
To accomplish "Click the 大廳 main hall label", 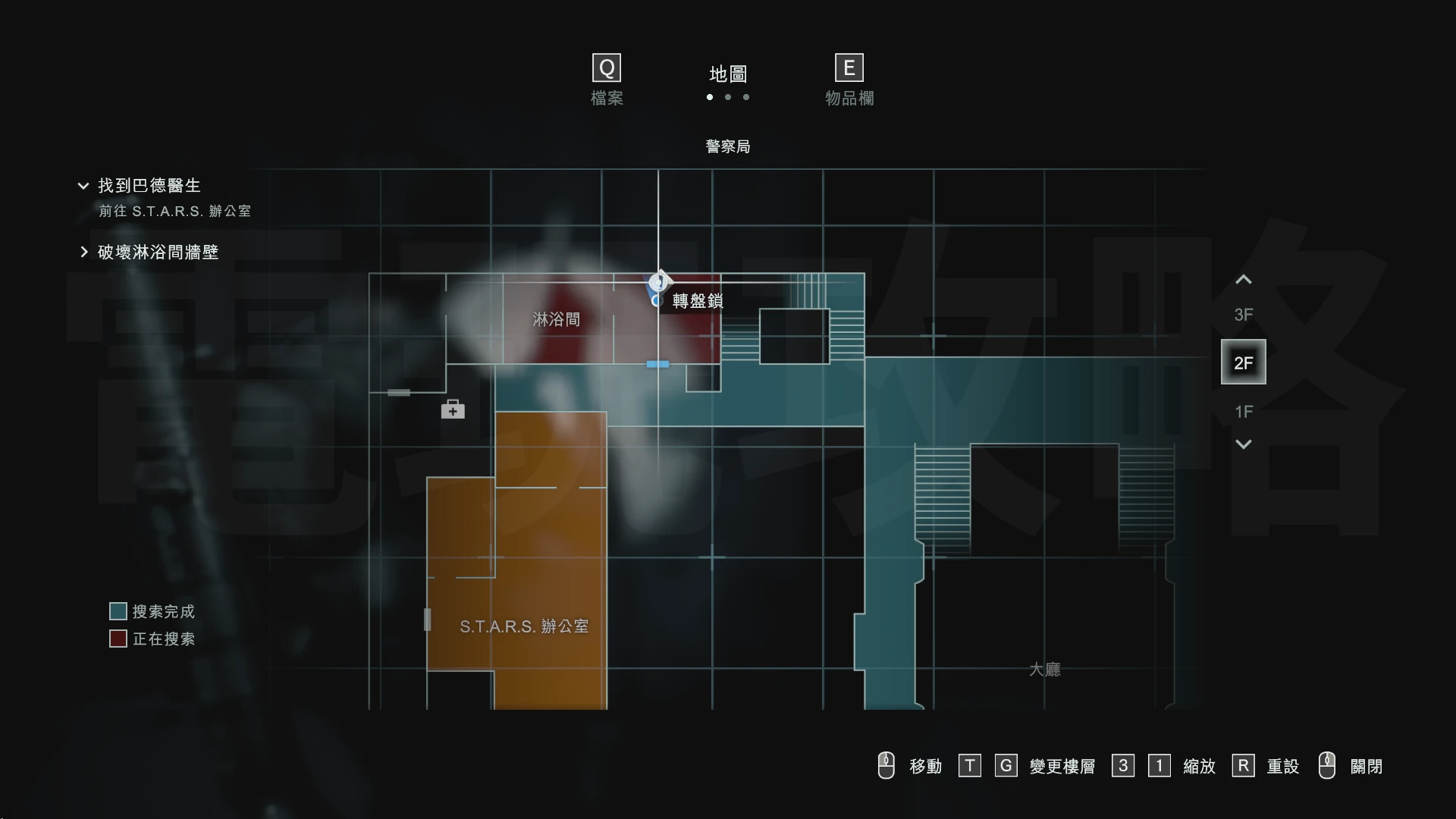I will tap(1044, 669).
